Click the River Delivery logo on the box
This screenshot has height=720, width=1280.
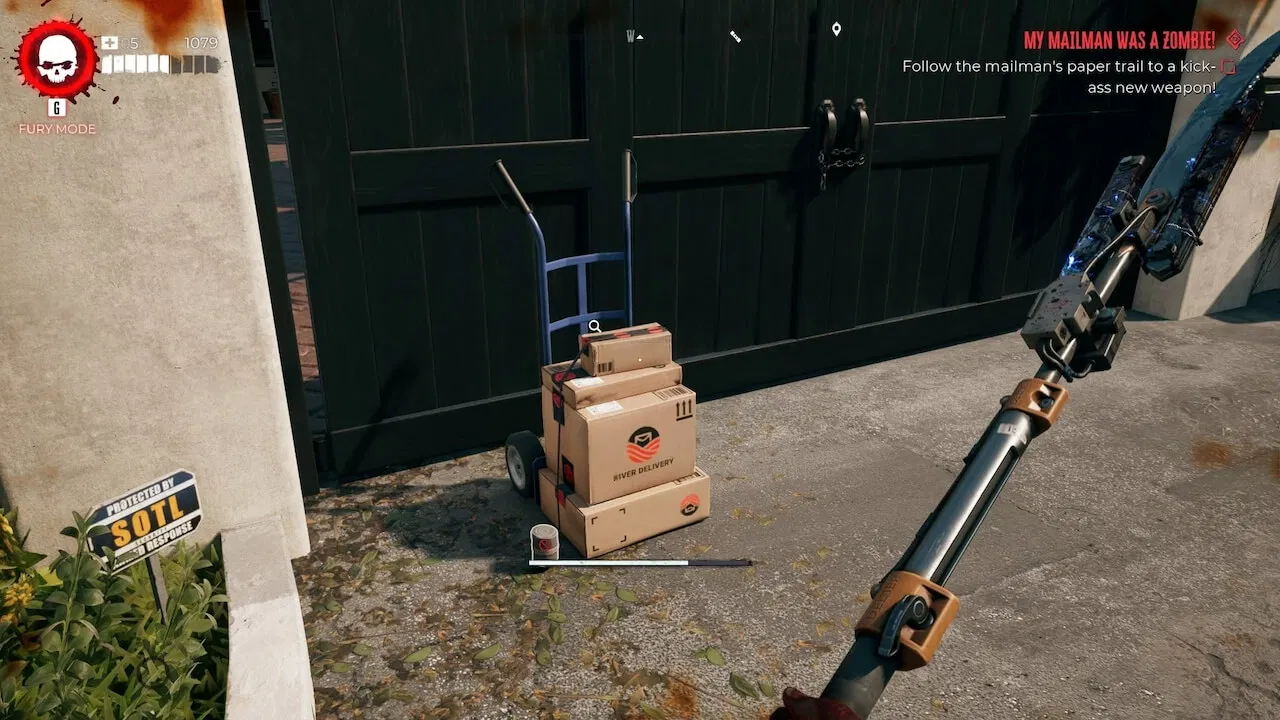click(x=644, y=443)
